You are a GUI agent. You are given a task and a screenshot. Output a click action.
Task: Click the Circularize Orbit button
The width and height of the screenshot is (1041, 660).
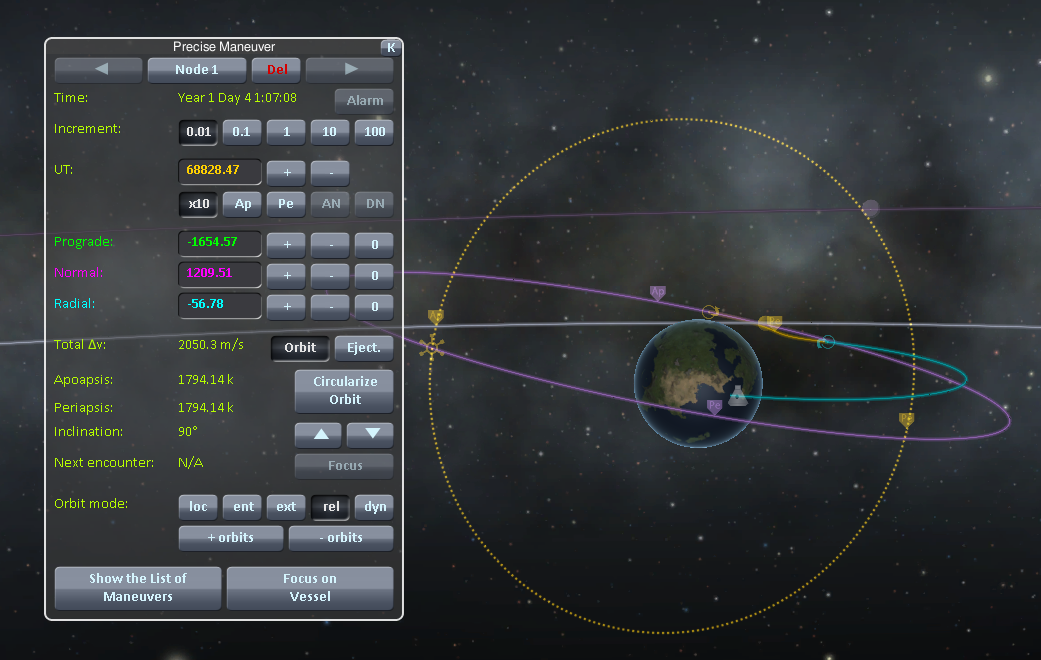coord(344,391)
